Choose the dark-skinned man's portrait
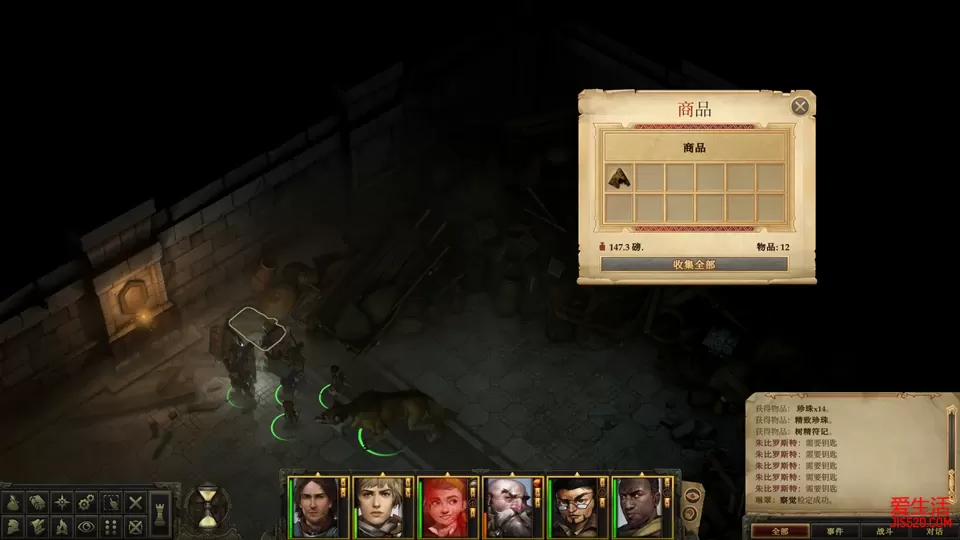This screenshot has width=960, height=540. pyautogui.click(x=640, y=506)
